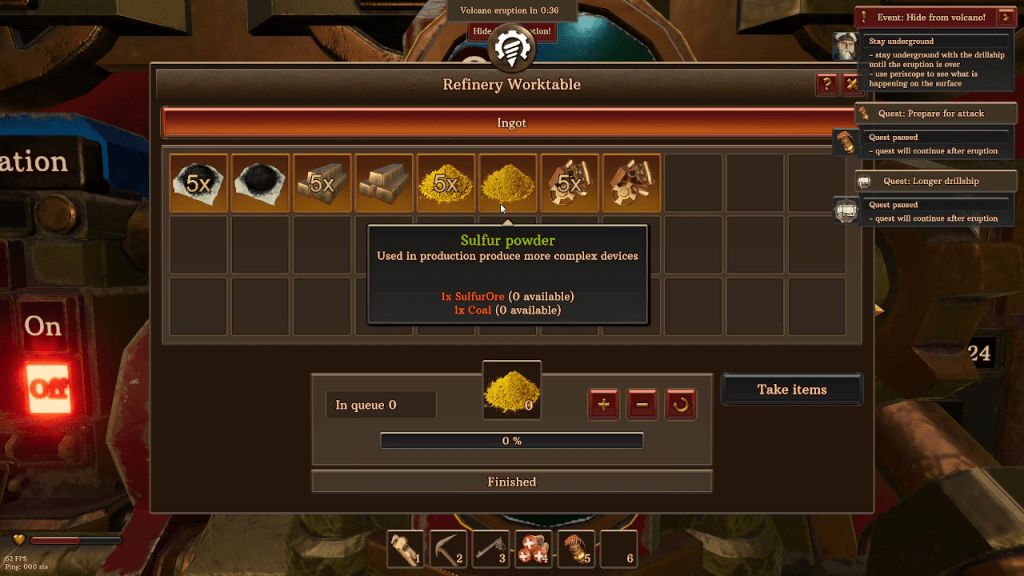Viewport: 1024px width, 576px height.
Task: Close the Refinery Worktable window
Action: pos(851,84)
